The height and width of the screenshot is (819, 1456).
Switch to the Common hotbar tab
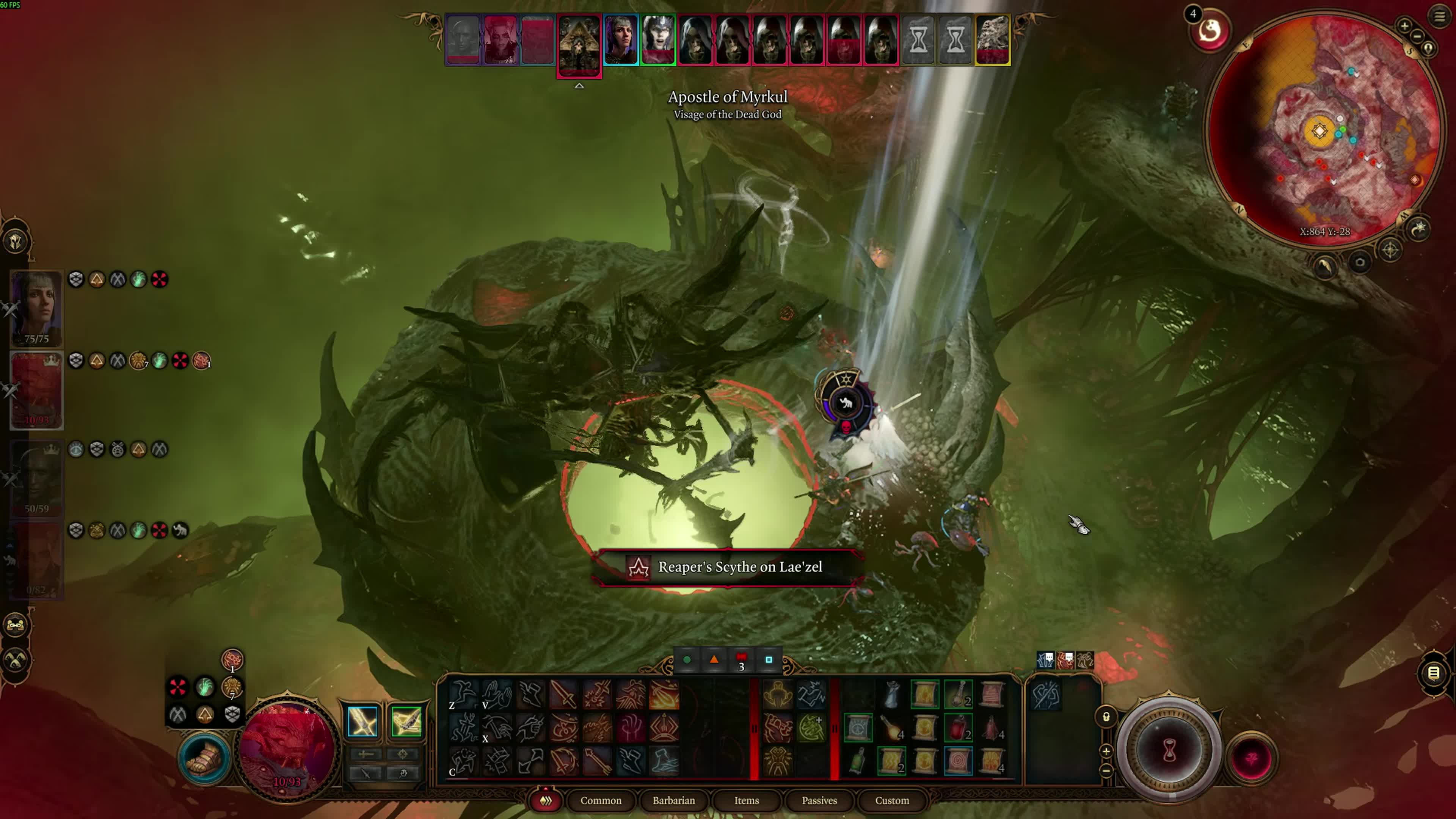[600, 800]
